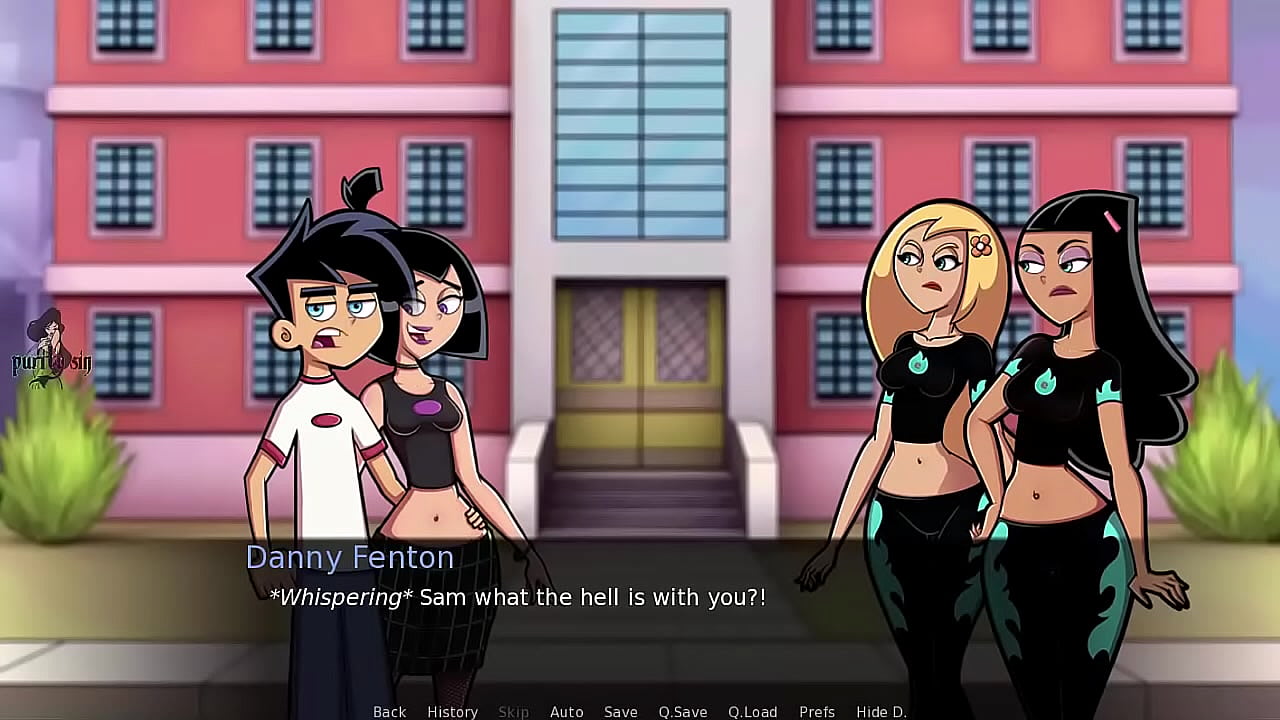Open the Prefs settings menu
1280x720 pixels.
818,711
